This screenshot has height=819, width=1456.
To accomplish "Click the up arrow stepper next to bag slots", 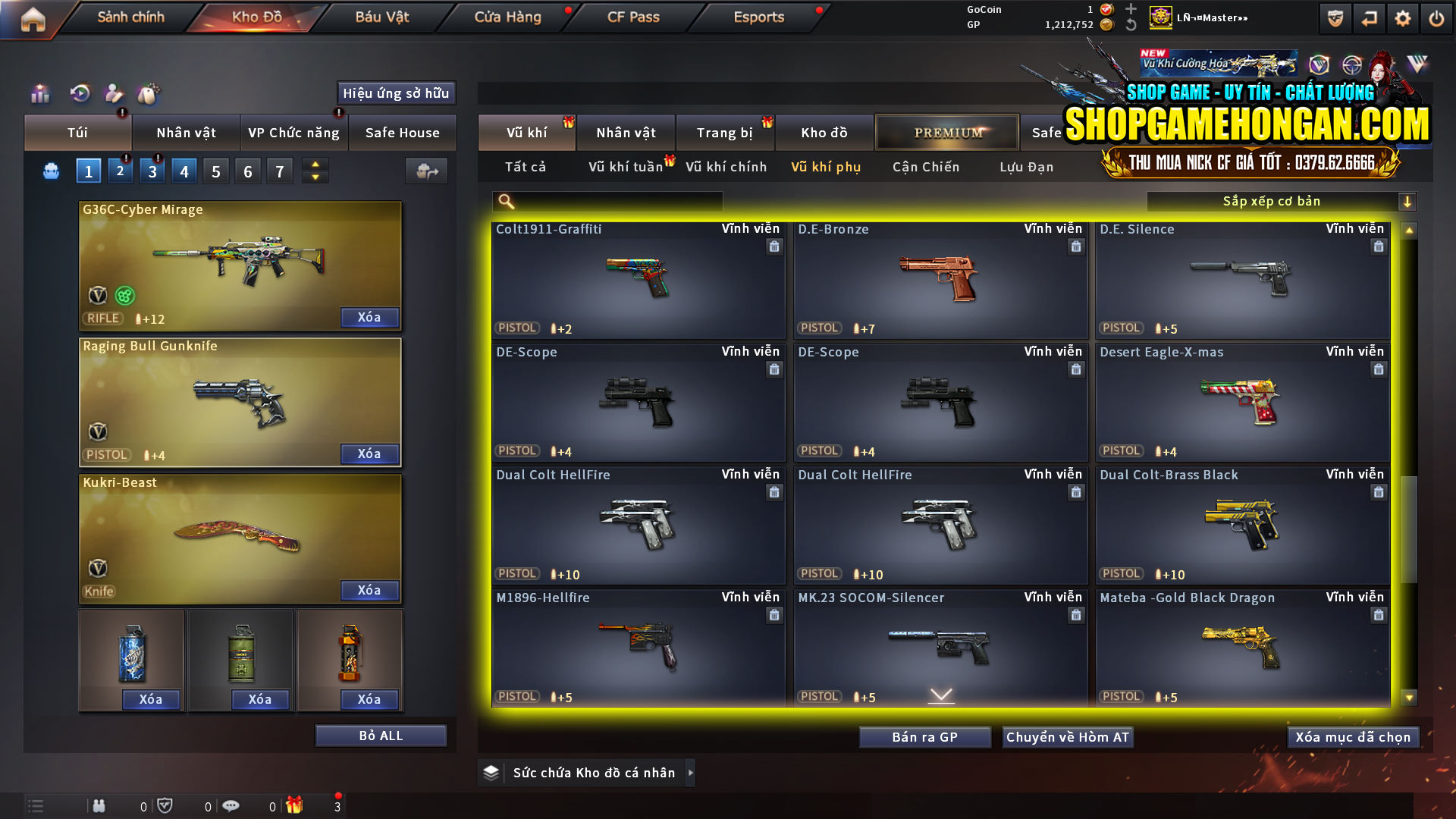I will tap(315, 165).
